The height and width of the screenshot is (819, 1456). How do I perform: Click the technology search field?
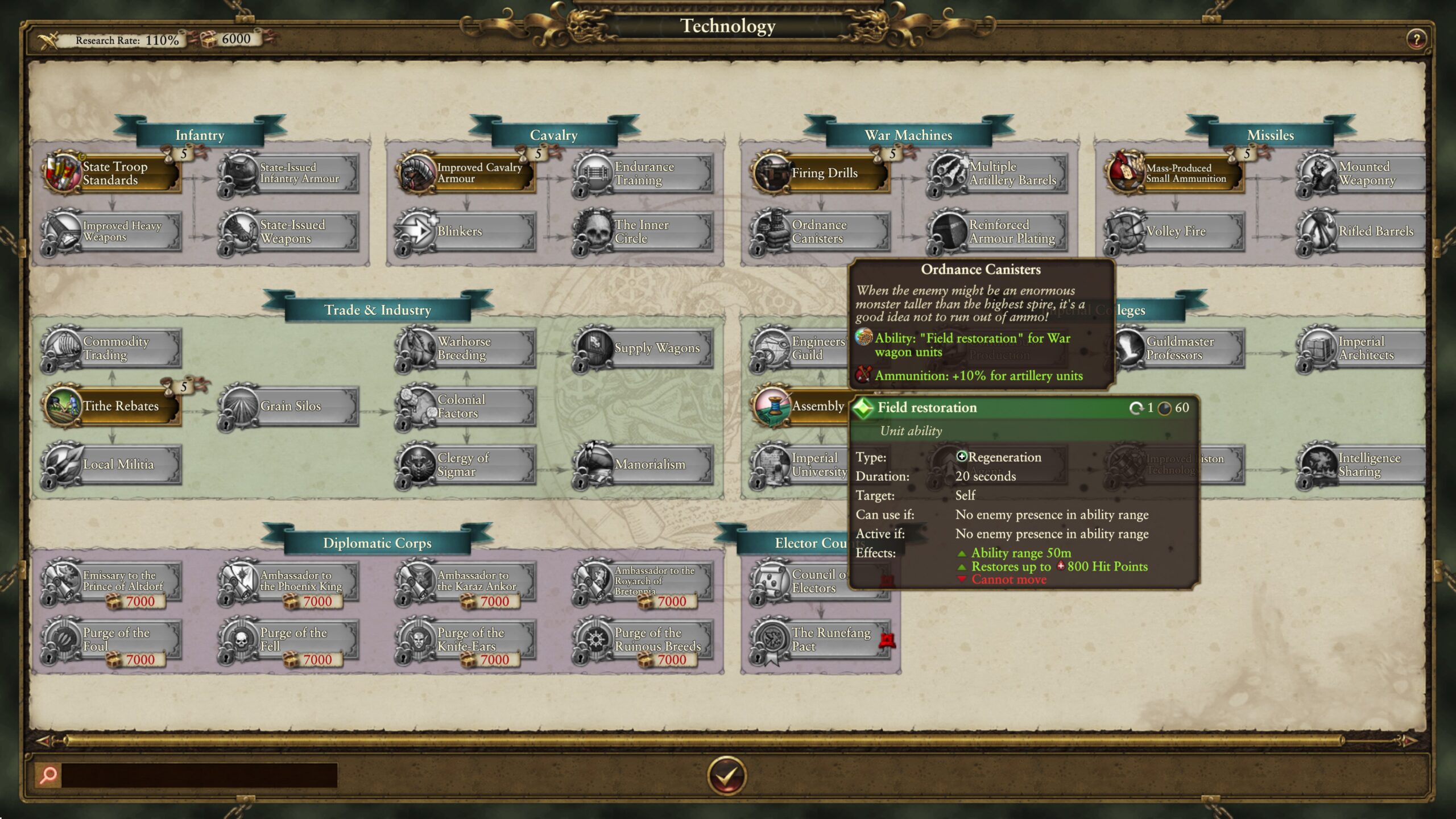[x=199, y=775]
